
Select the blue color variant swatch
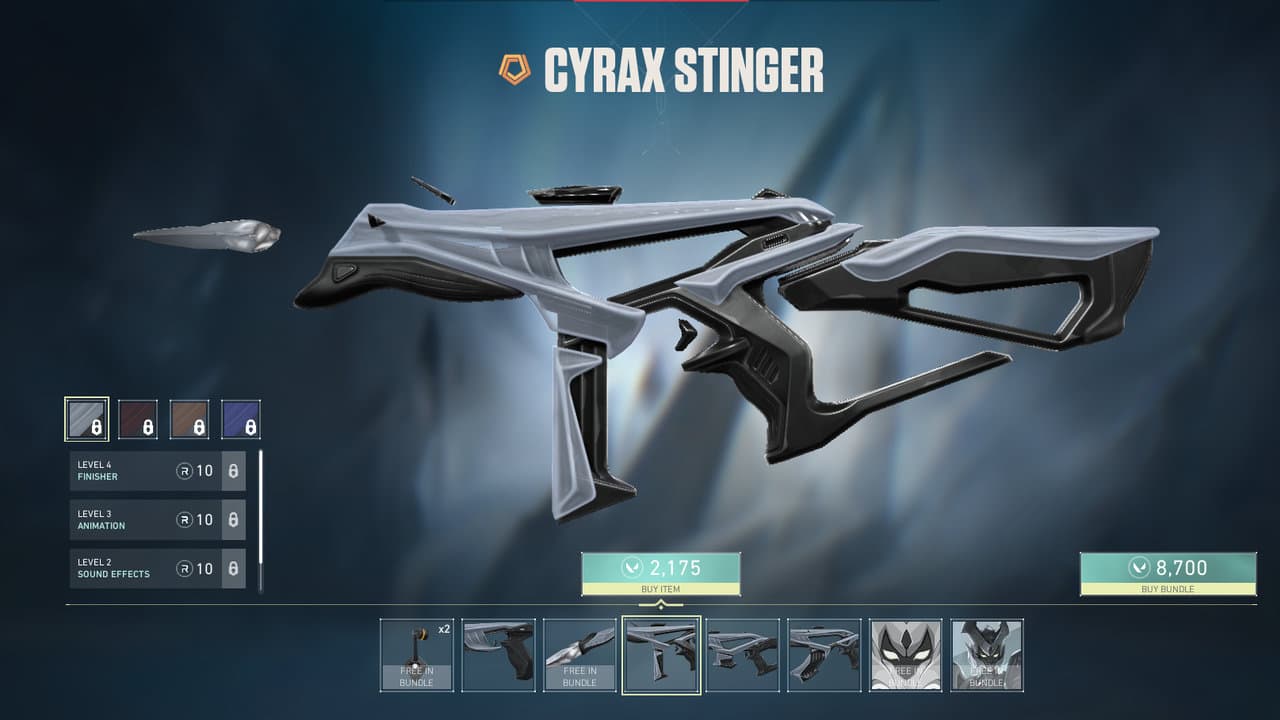[240, 419]
